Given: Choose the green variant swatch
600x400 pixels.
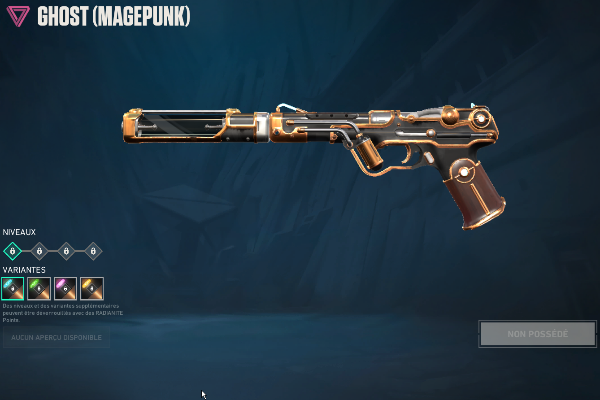Looking at the screenshot, I should pyautogui.click(x=39, y=289).
